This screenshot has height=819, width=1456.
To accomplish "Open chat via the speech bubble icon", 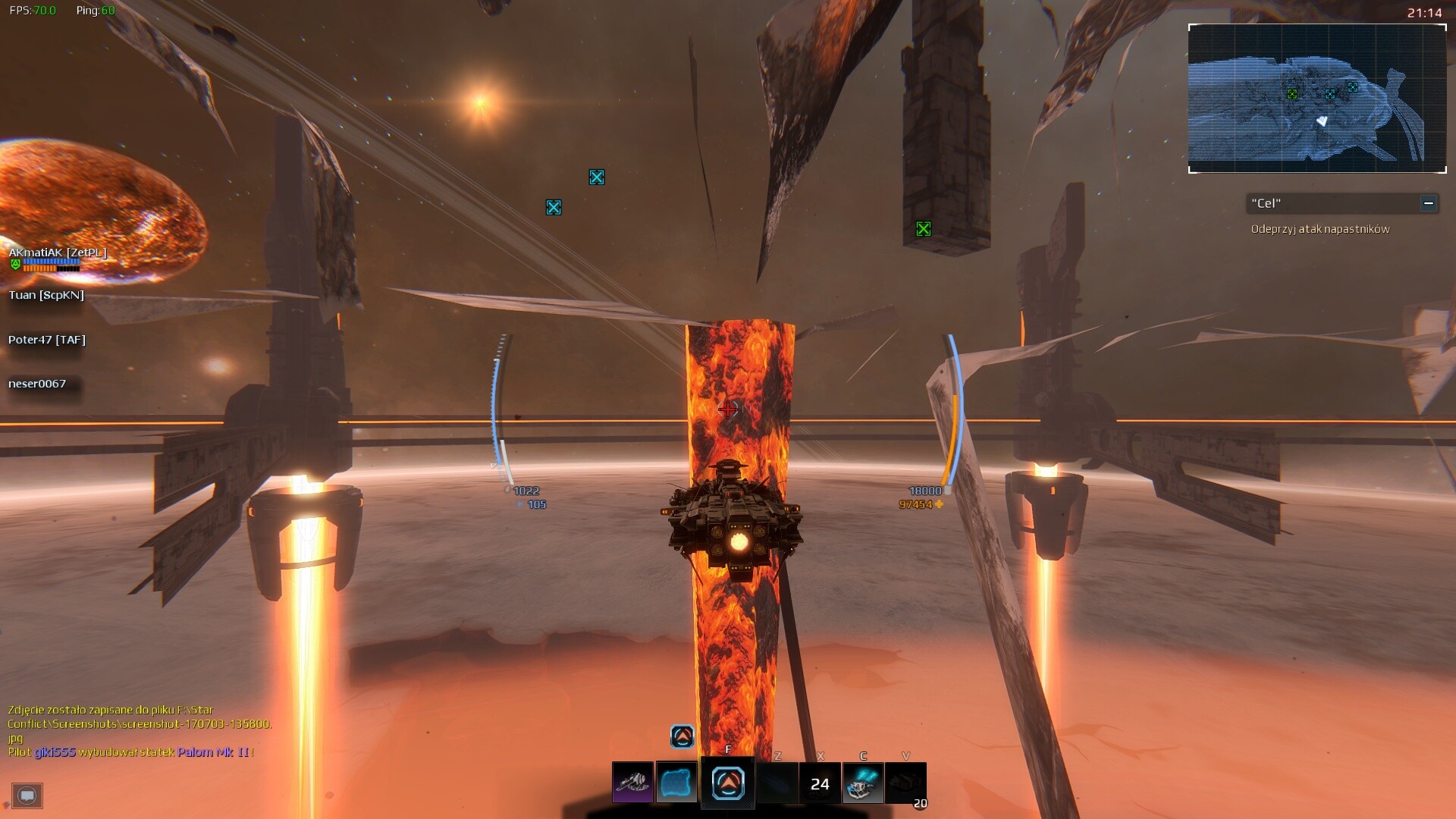I will pos(28,795).
